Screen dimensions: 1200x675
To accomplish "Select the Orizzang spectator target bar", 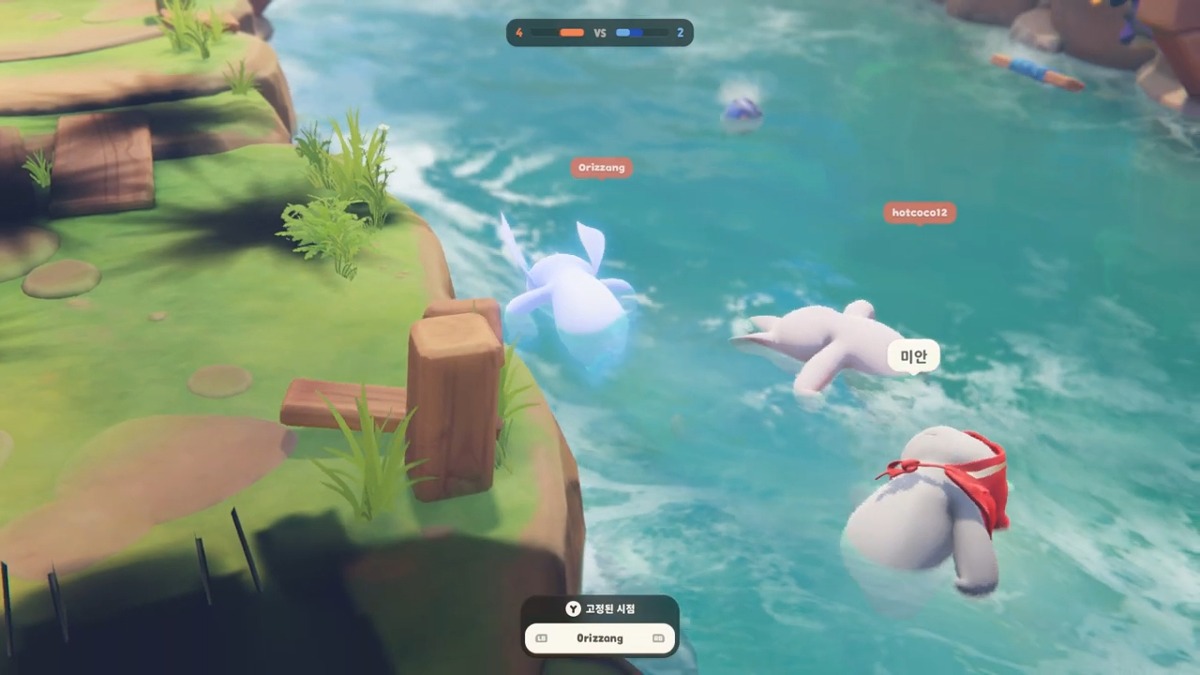I will click(x=600, y=638).
